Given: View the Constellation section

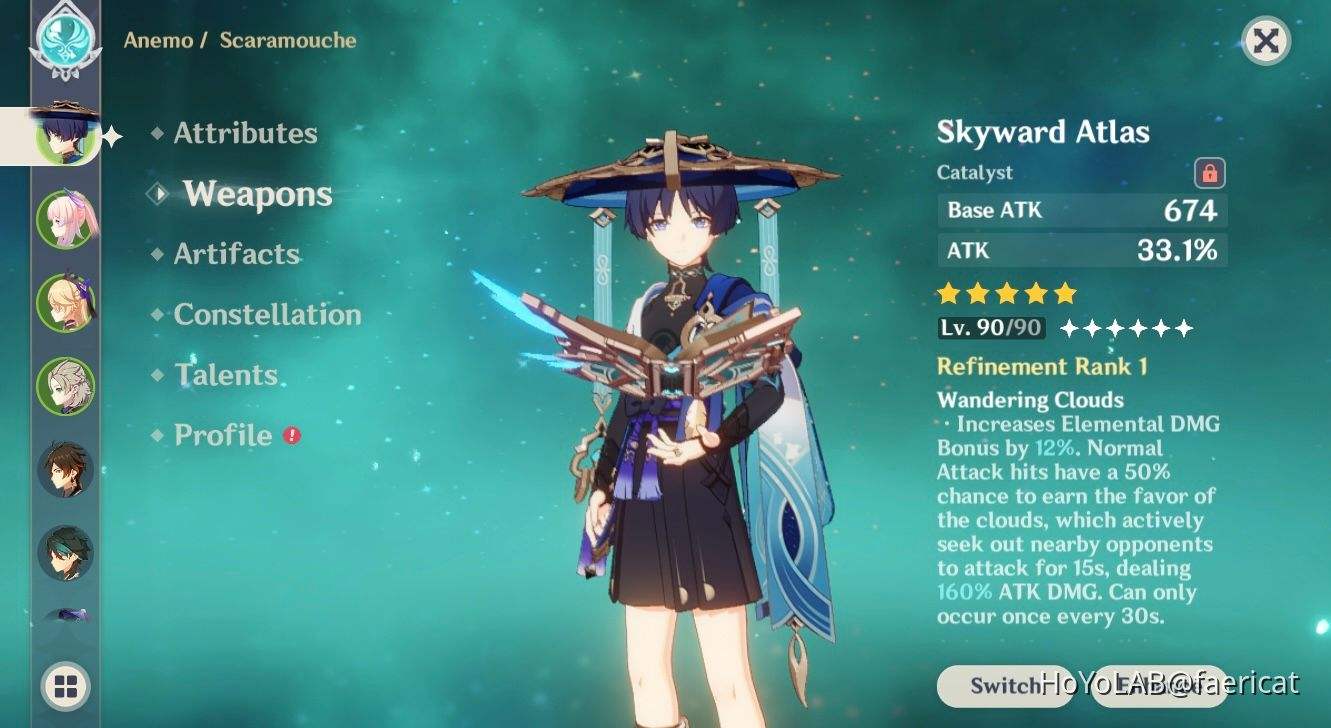Looking at the screenshot, I should [267, 314].
